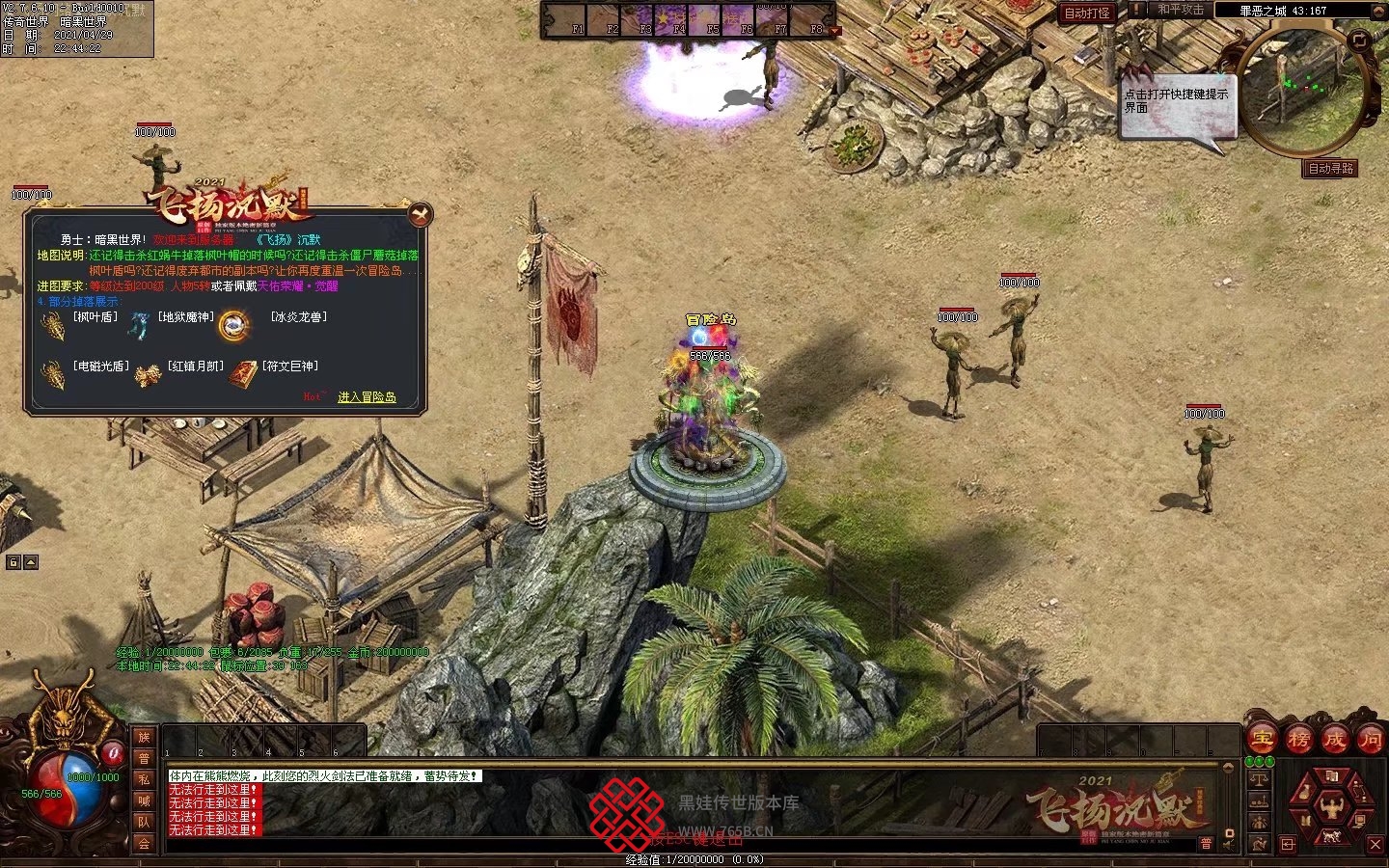Switch the 和平攻击 attack mode
This screenshot has height=868, width=1389.
(1181, 10)
